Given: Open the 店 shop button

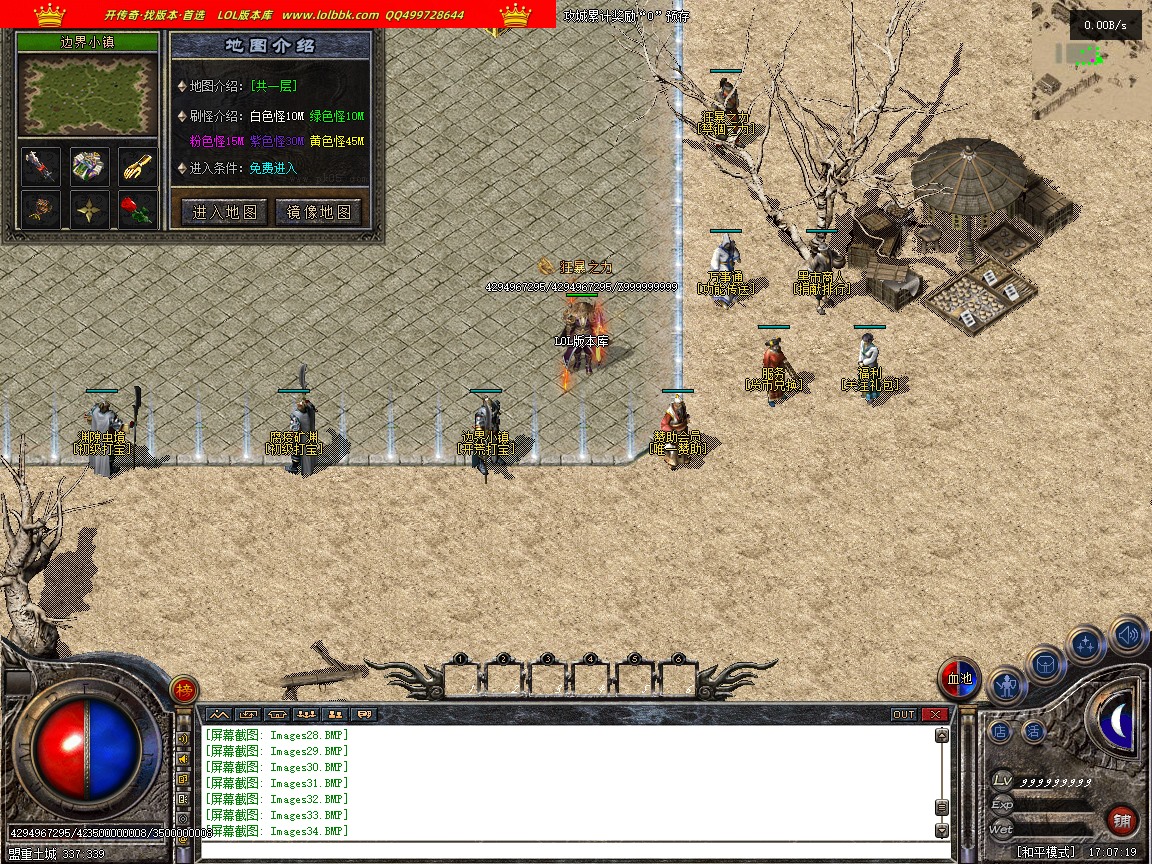Looking at the screenshot, I should point(1000,732).
